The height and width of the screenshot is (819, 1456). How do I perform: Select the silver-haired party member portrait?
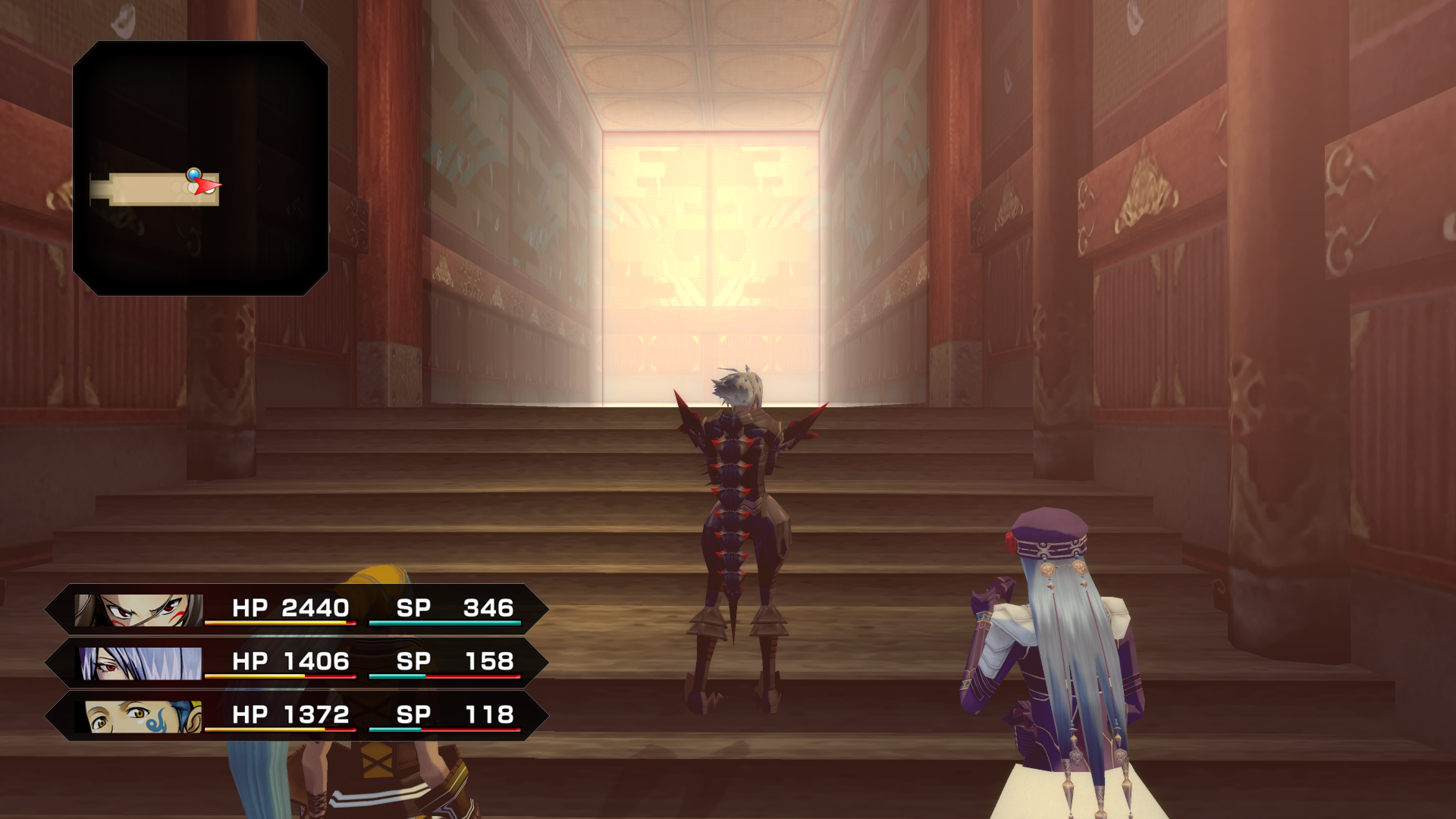point(141,664)
